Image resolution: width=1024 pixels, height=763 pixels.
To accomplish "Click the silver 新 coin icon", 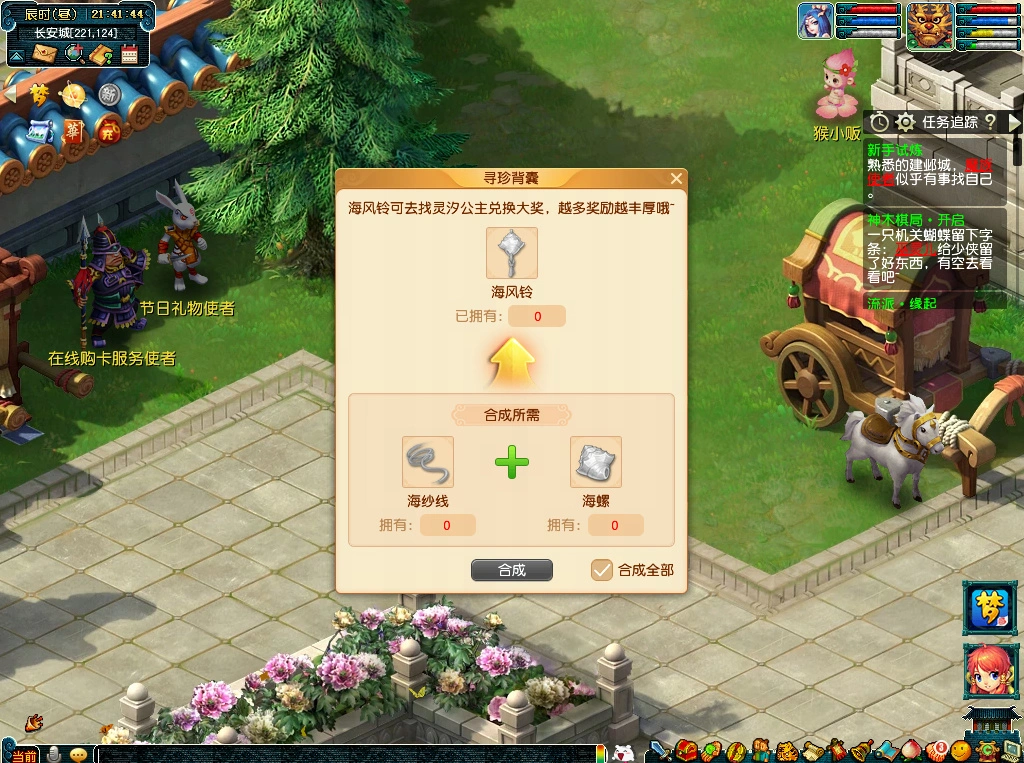I will point(109,94).
